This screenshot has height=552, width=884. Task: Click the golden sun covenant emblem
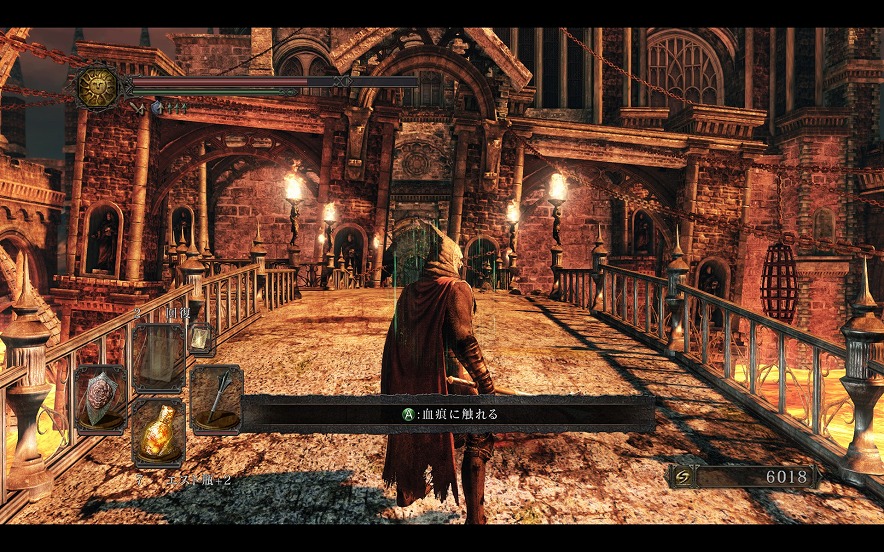[x=97, y=87]
